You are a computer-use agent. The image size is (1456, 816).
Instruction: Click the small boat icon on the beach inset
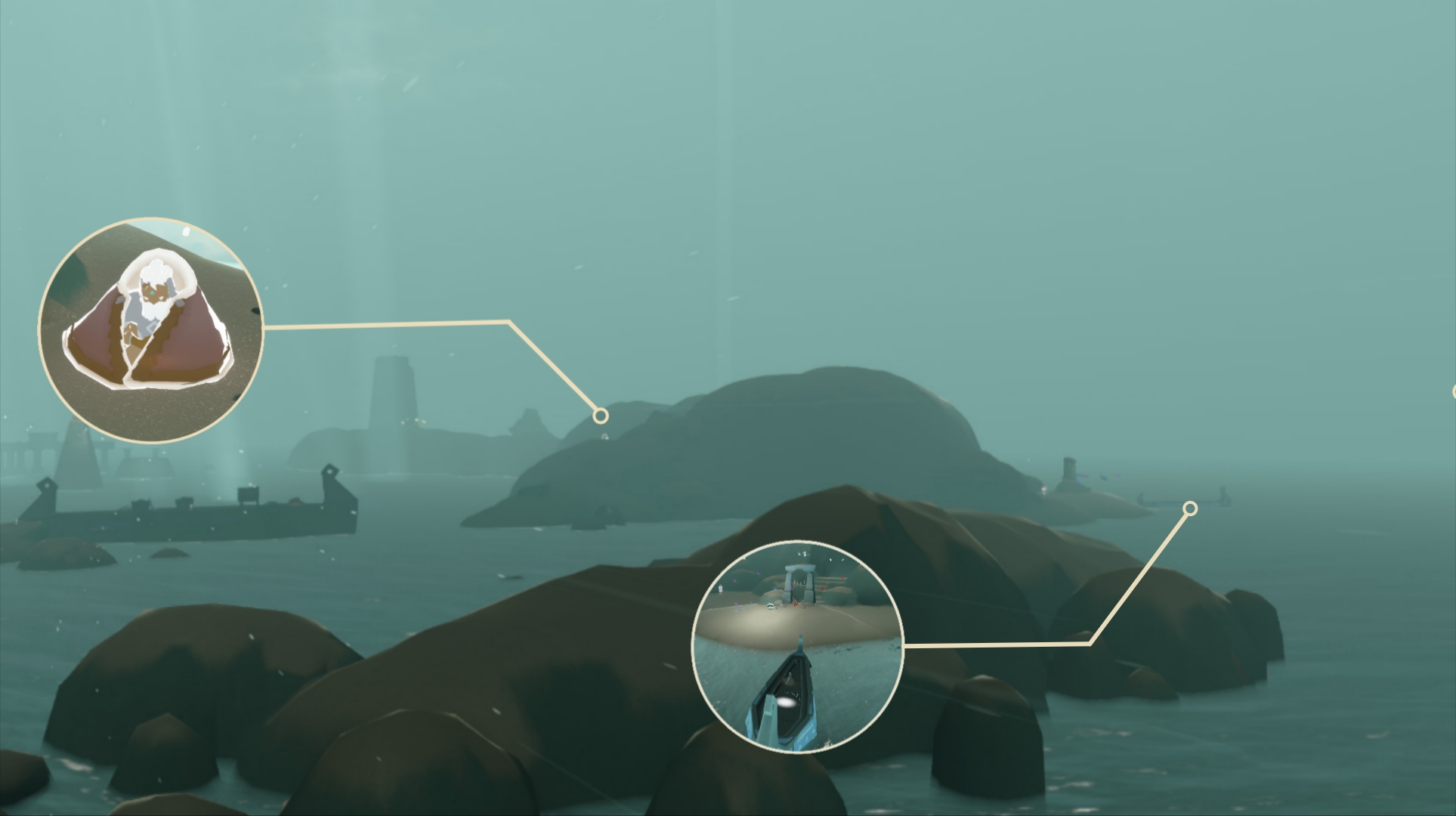pos(770,605)
